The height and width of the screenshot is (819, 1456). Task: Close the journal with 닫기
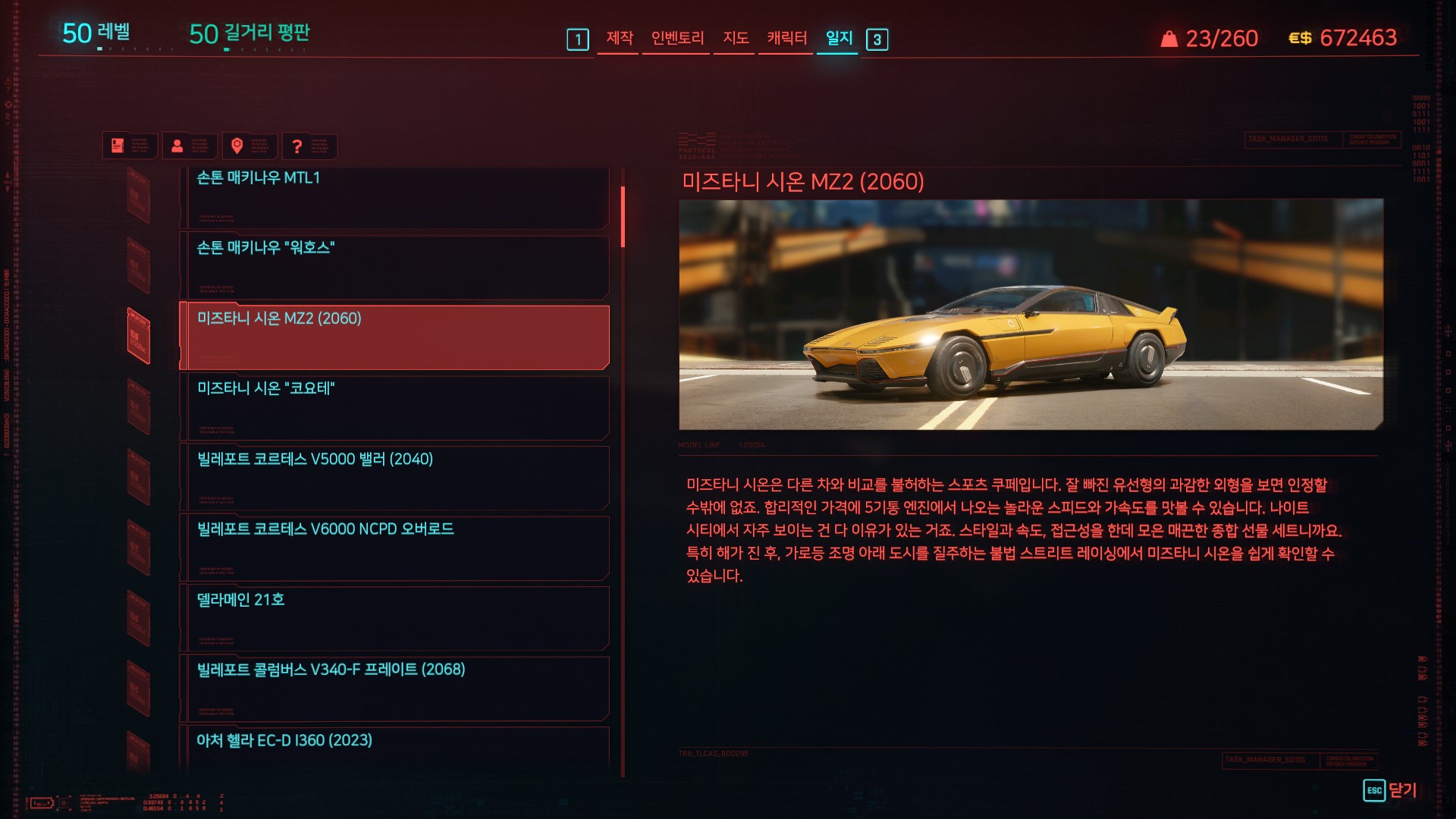[1390, 790]
